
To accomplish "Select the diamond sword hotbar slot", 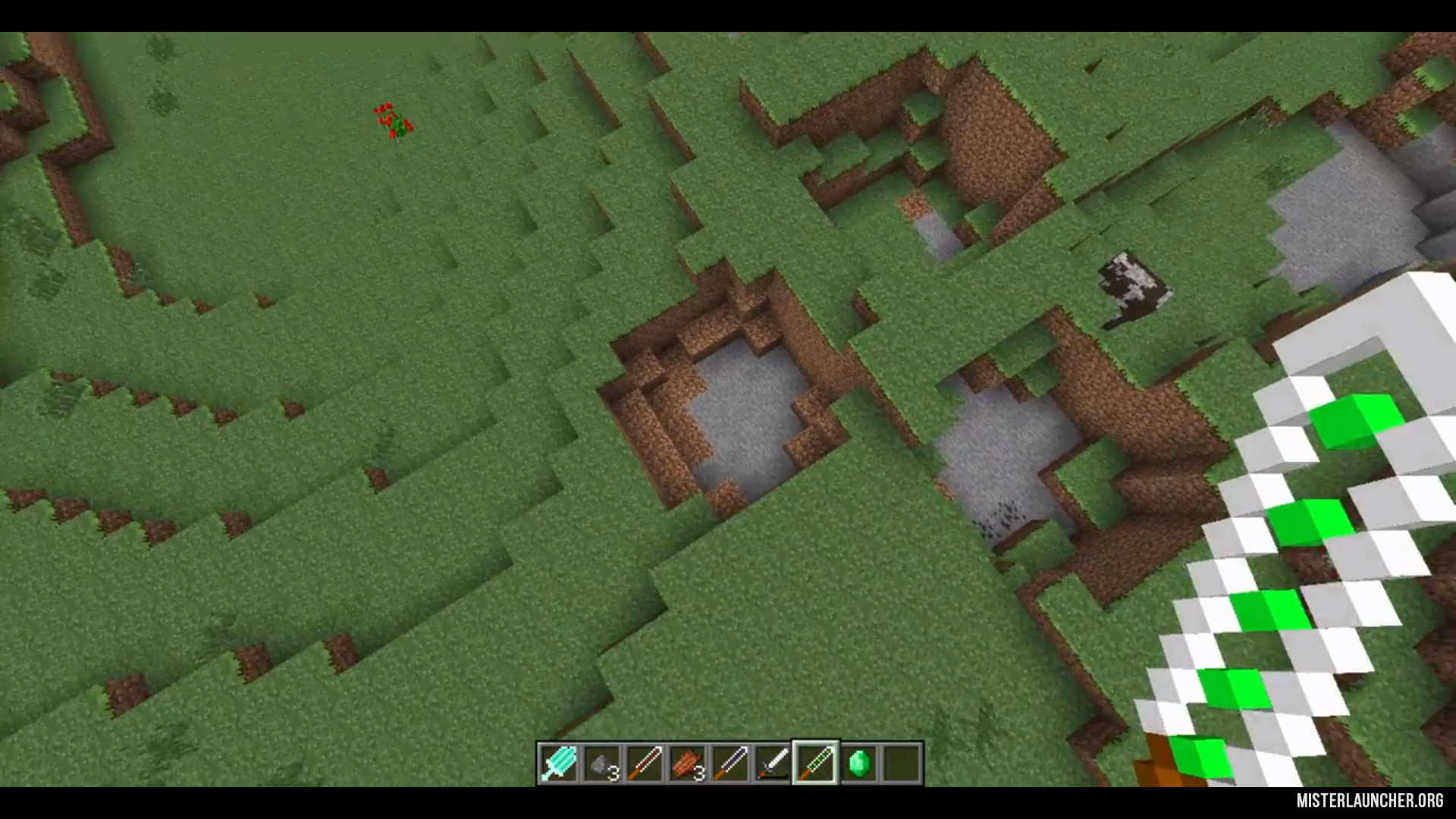I will 559,763.
